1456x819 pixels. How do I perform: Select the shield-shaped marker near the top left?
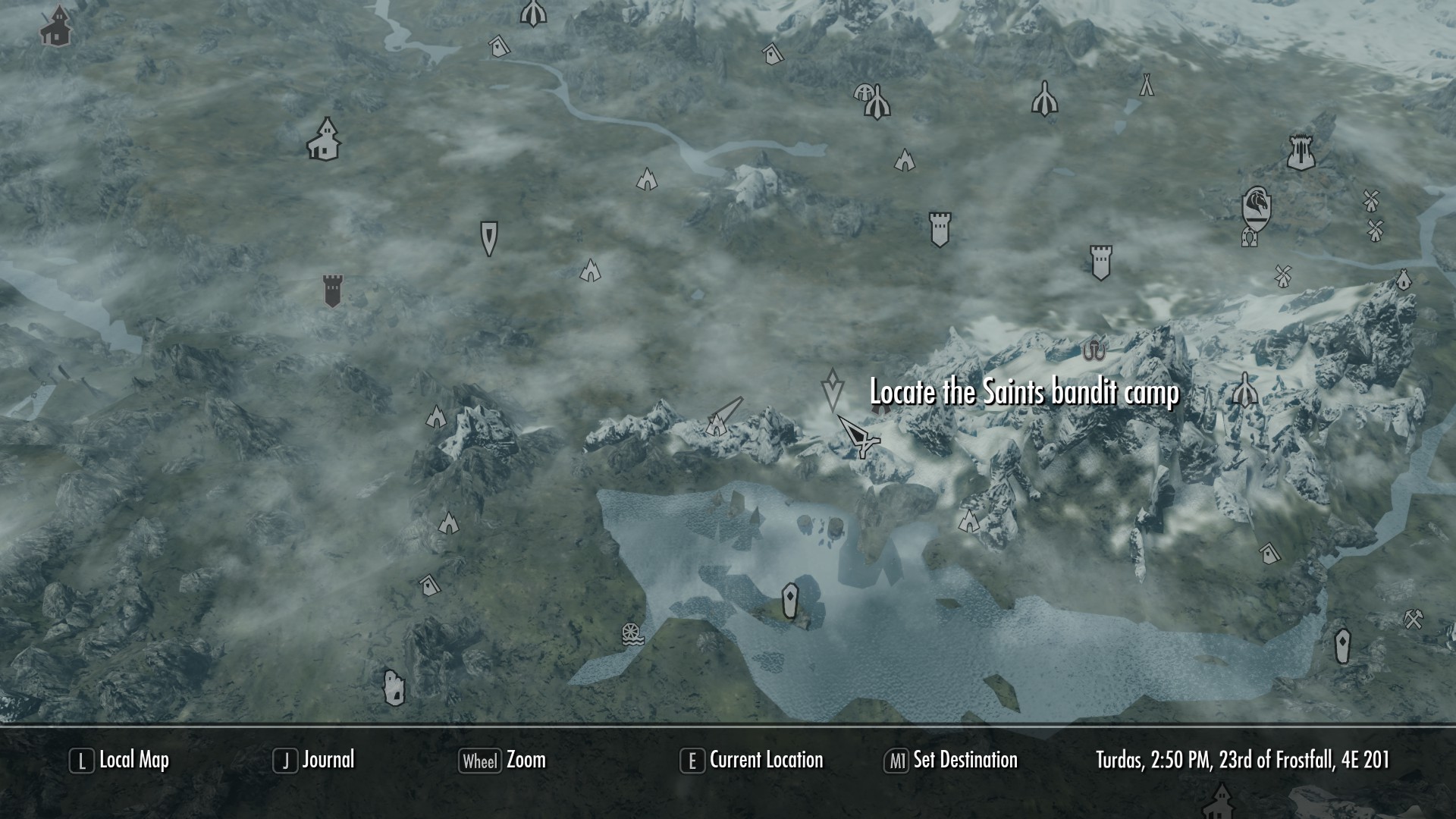point(490,239)
